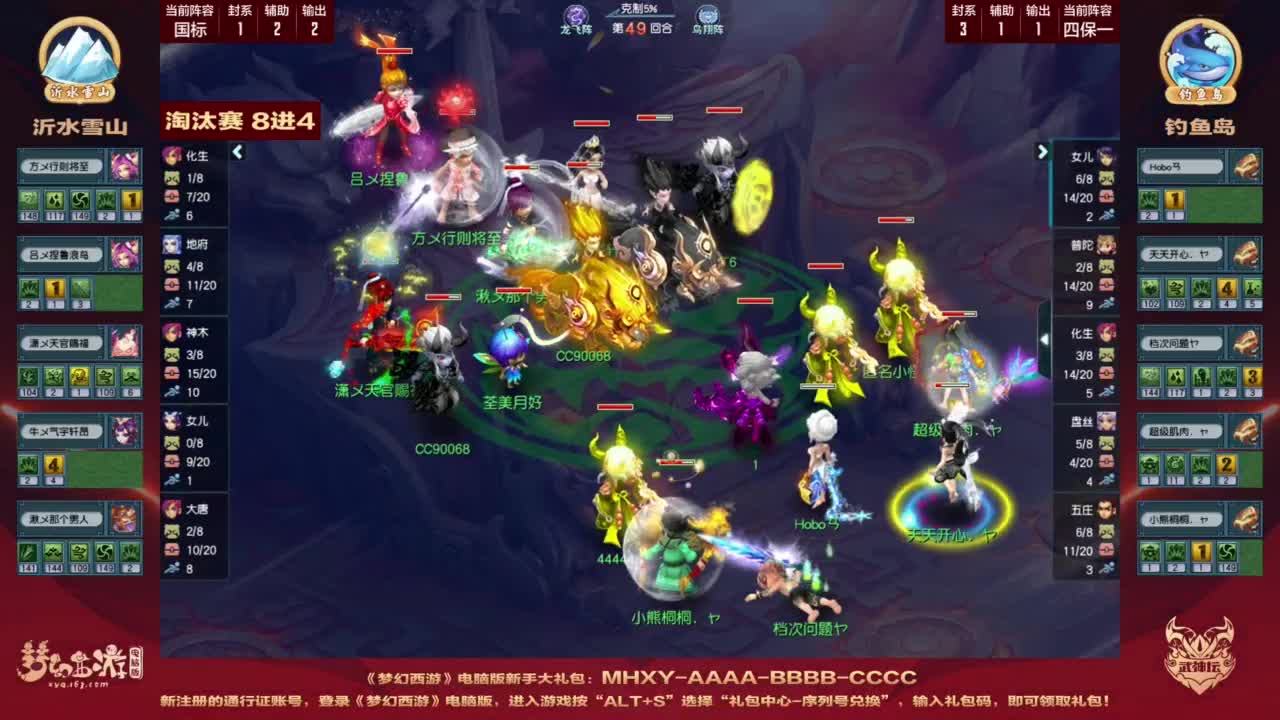Collapse the left team panel with the yellow arrow
The image size is (1280, 720).
[238, 153]
